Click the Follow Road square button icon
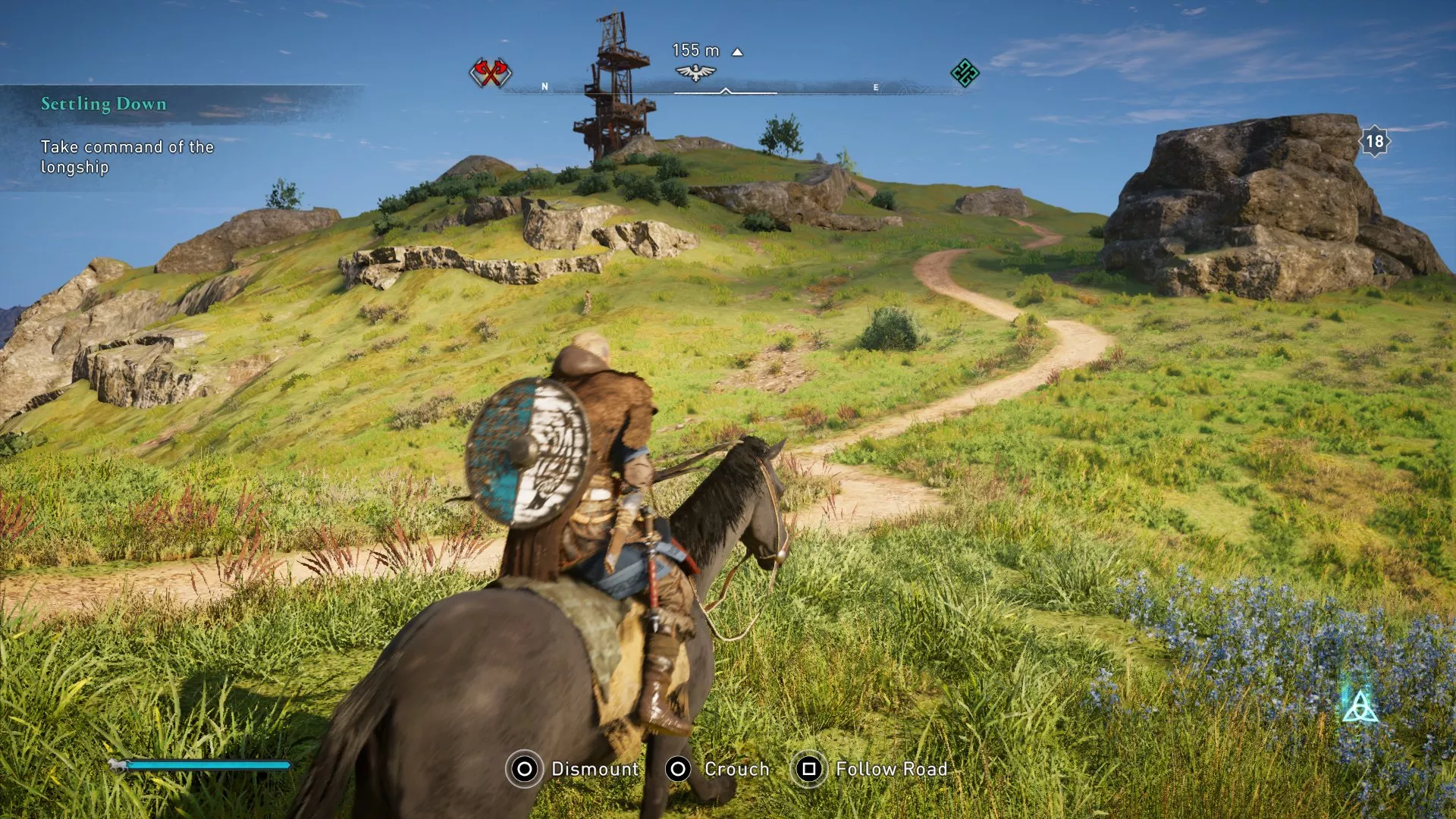The height and width of the screenshot is (819, 1456). click(x=808, y=769)
